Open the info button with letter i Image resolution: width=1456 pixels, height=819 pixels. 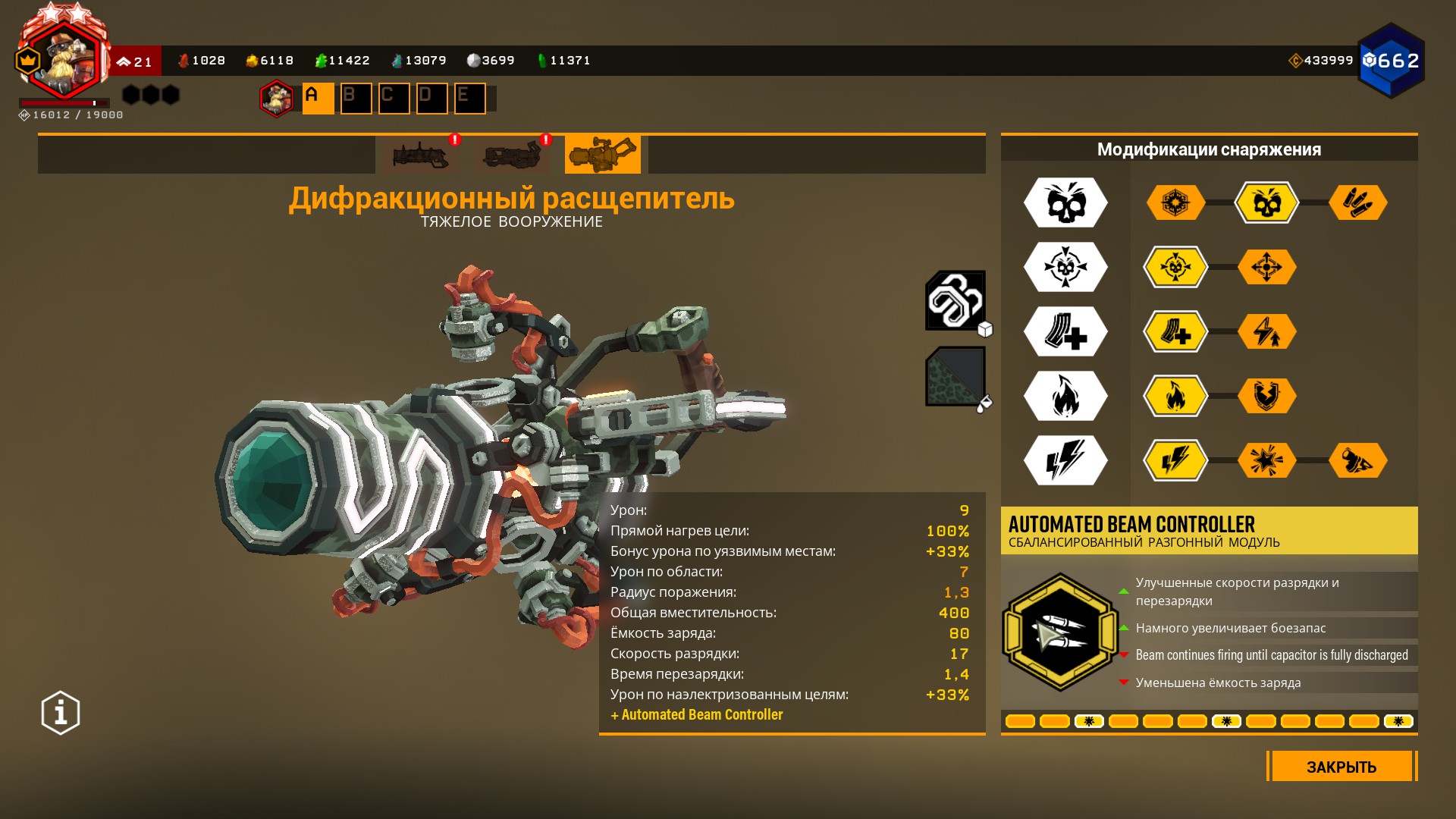pyautogui.click(x=61, y=713)
